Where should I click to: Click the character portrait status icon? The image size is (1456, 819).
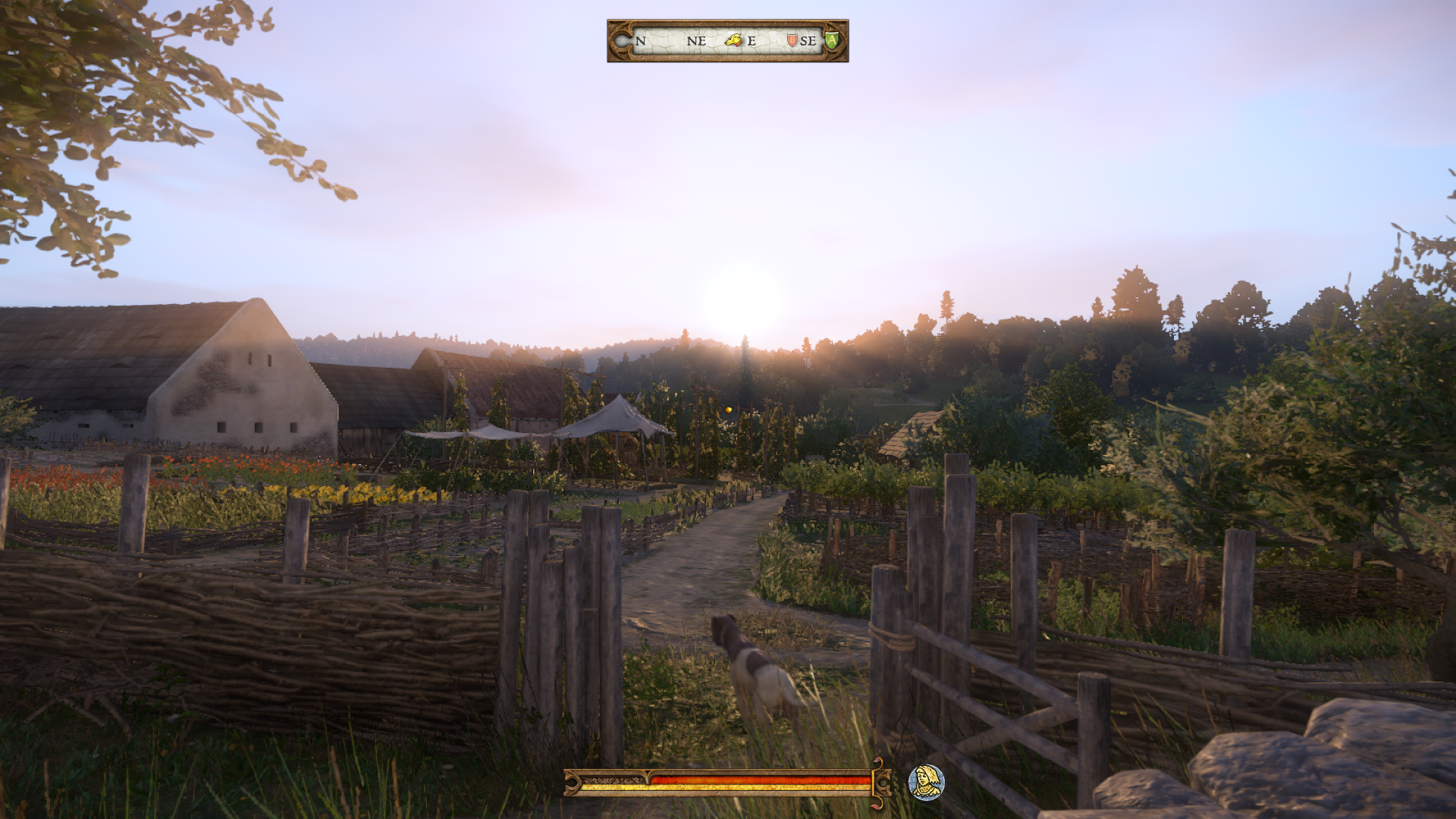[x=926, y=782]
